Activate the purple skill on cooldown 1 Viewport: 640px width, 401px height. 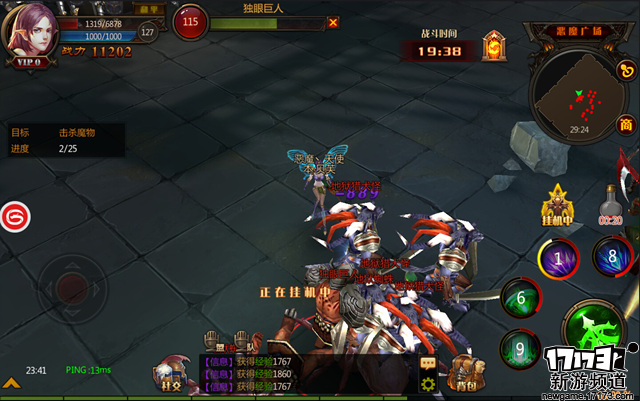pyautogui.click(x=558, y=256)
